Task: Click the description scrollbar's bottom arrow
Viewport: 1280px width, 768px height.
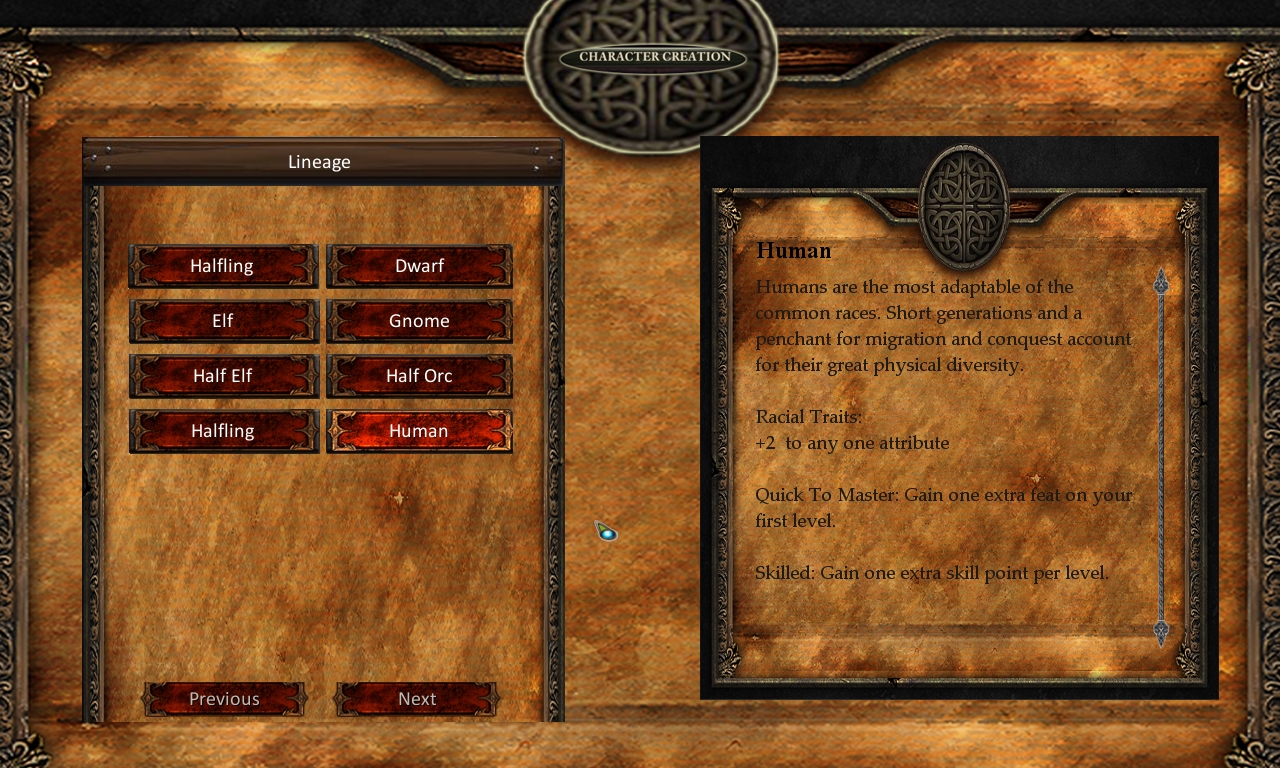Action: (1161, 631)
